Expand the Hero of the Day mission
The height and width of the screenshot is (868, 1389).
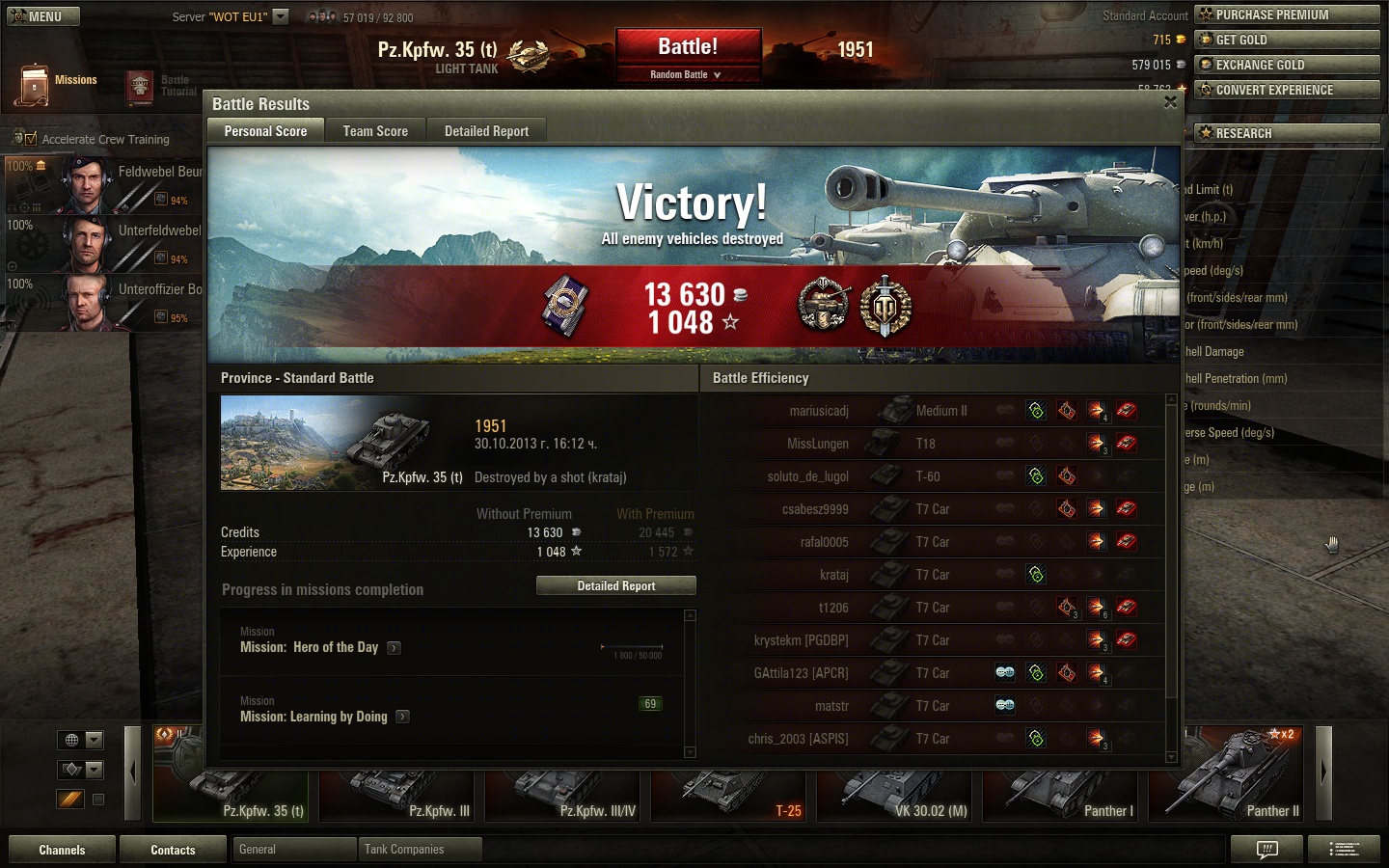tap(394, 648)
